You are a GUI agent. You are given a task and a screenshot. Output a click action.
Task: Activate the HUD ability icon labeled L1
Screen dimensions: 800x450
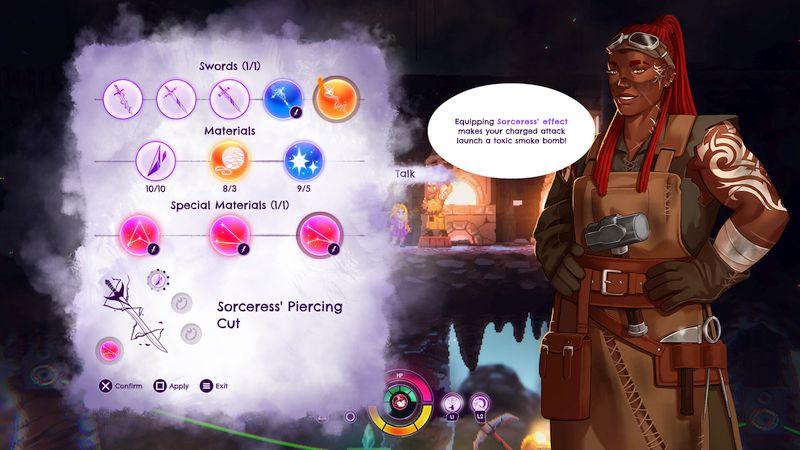click(x=452, y=403)
